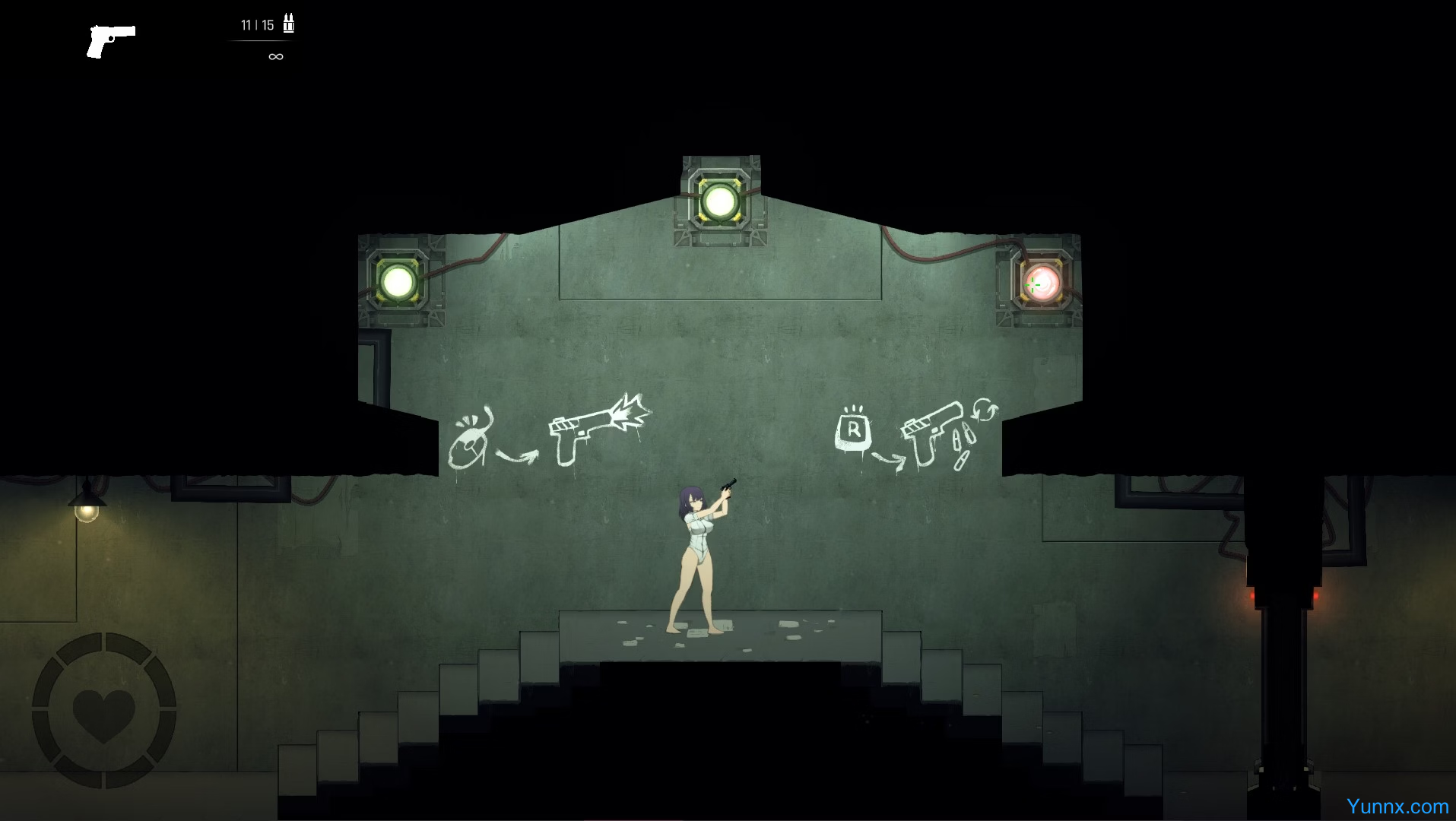Select the pistol weapon icon
Viewport: 1456px width, 821px height.
coord(110,41)
